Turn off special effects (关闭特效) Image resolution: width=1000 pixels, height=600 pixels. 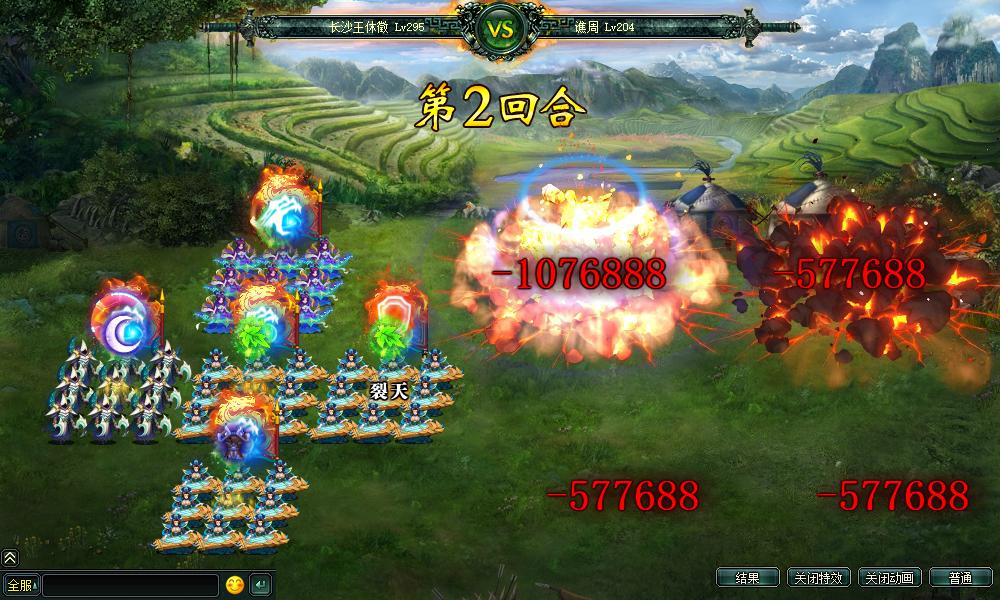pos(818,578)
